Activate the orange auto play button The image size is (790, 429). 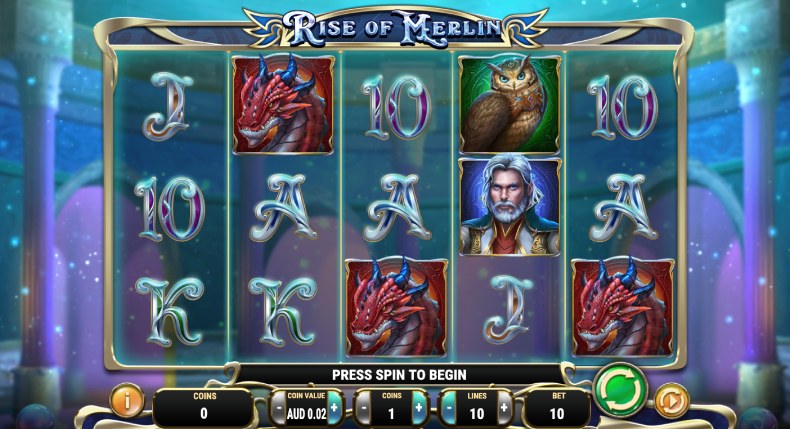(672, 402)
